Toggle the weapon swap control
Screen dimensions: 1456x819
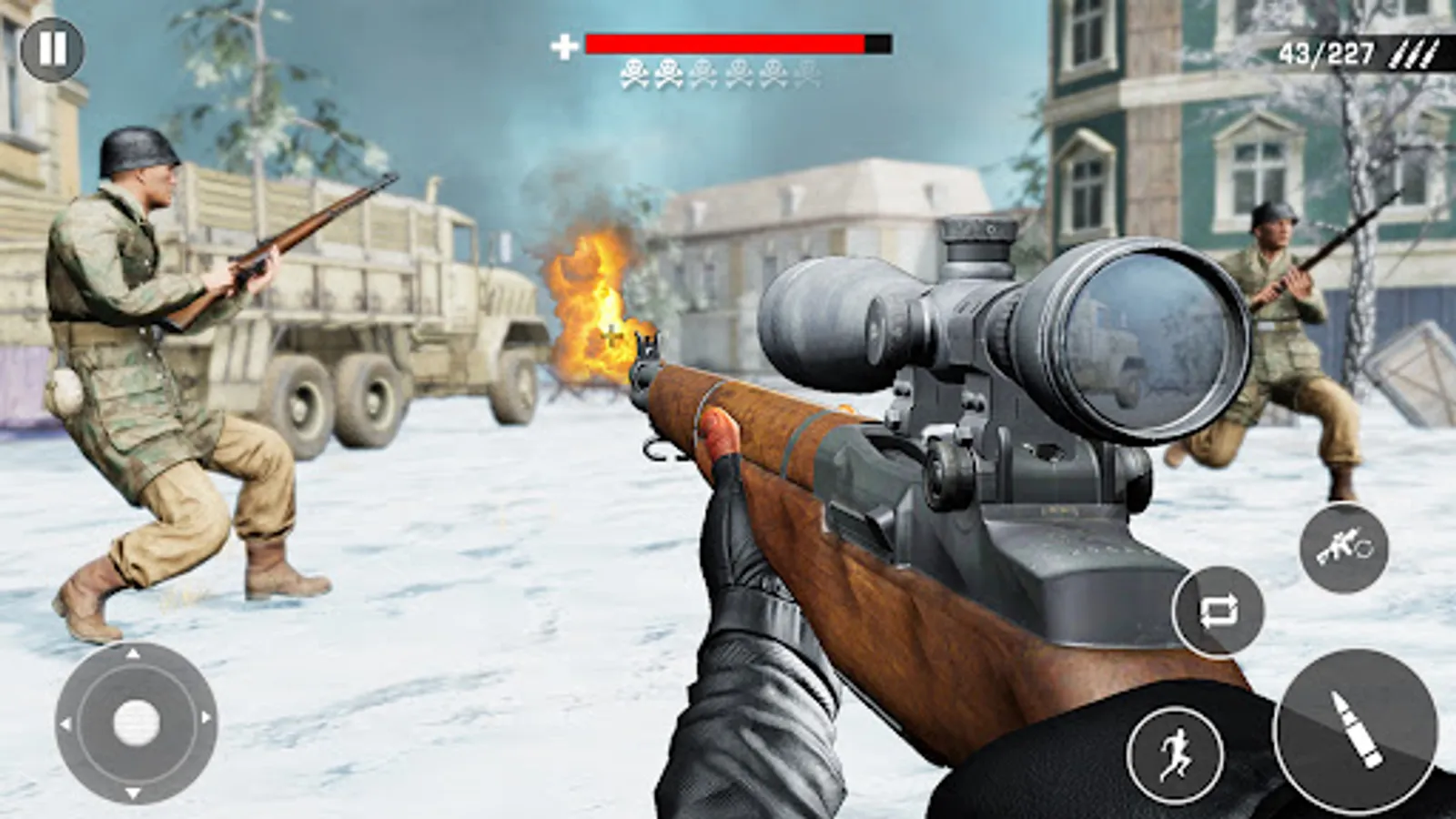pos(1219,612)
